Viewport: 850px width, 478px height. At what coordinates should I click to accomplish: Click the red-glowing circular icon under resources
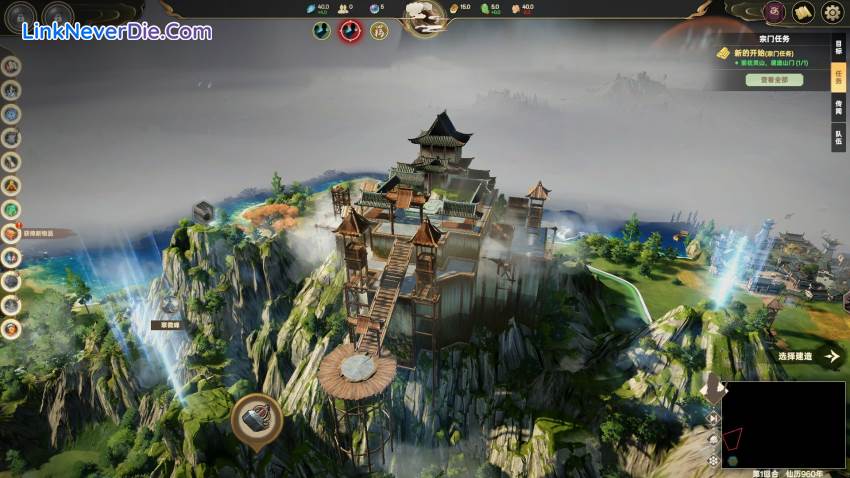[x=350, y=32]
